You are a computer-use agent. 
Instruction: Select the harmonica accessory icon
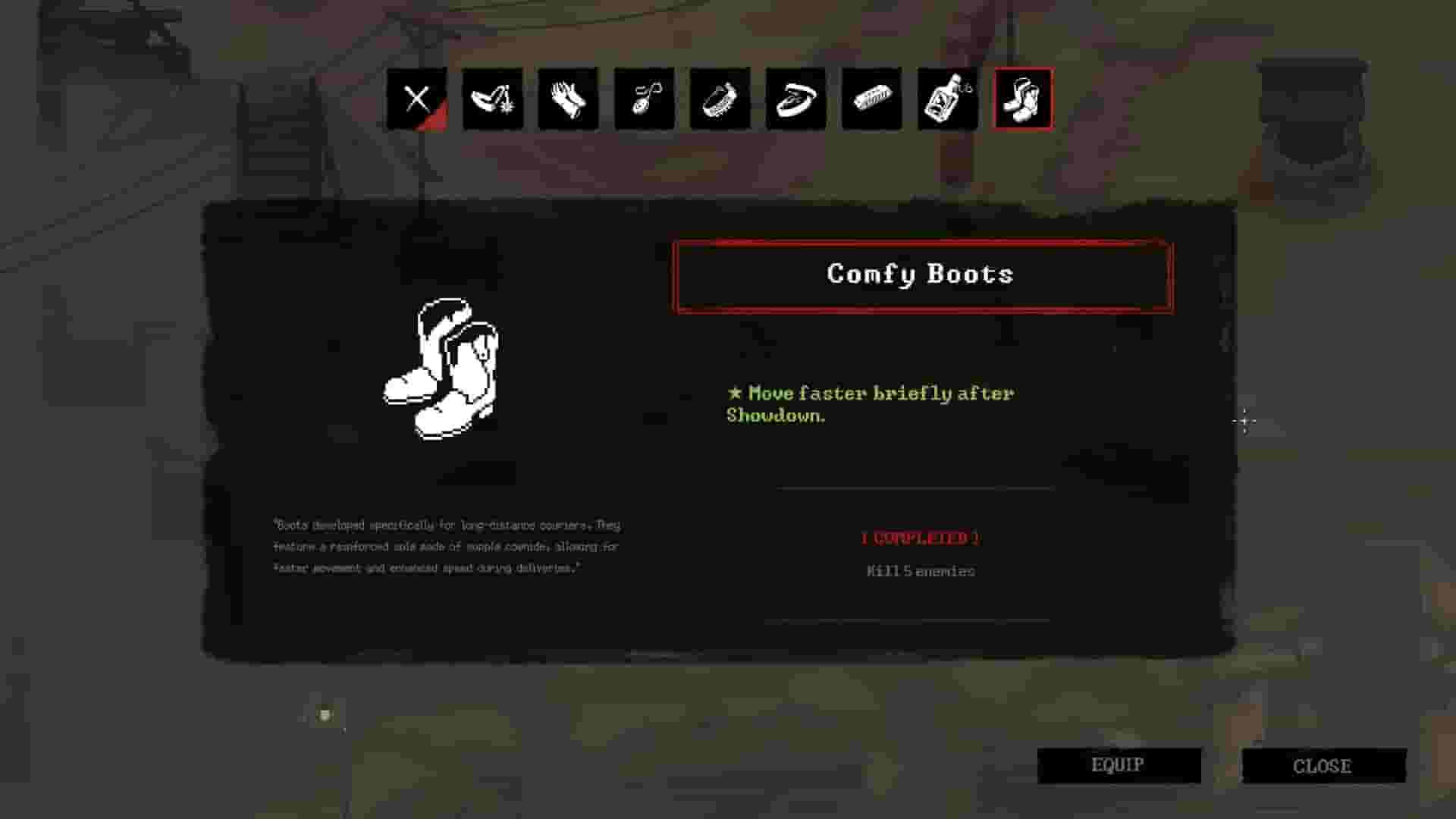pyautogui.click(x=719, y=99)
